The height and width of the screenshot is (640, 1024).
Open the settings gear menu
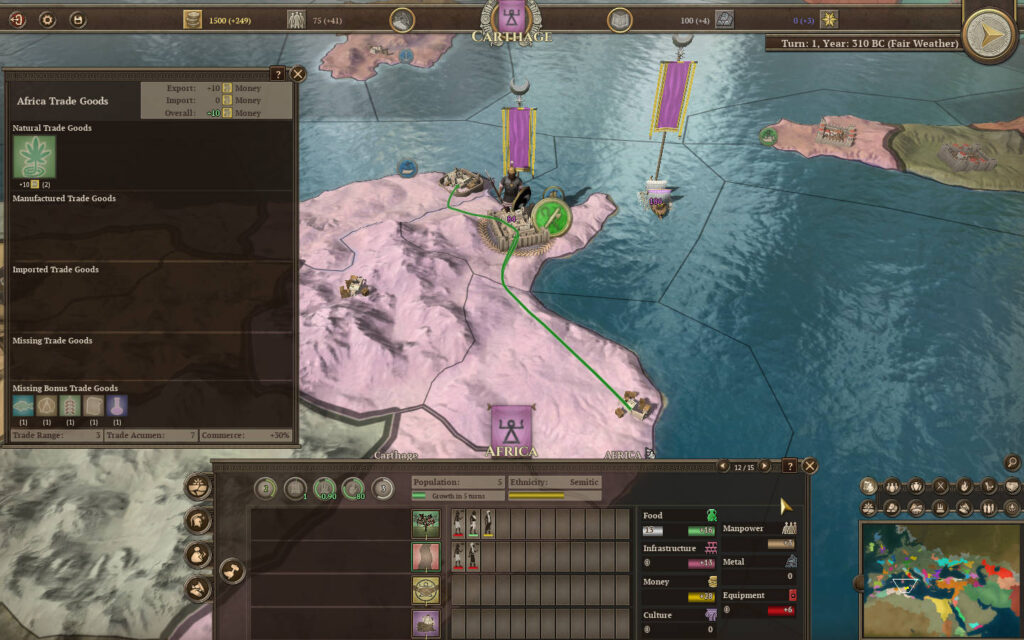click(x=47, y=19)
